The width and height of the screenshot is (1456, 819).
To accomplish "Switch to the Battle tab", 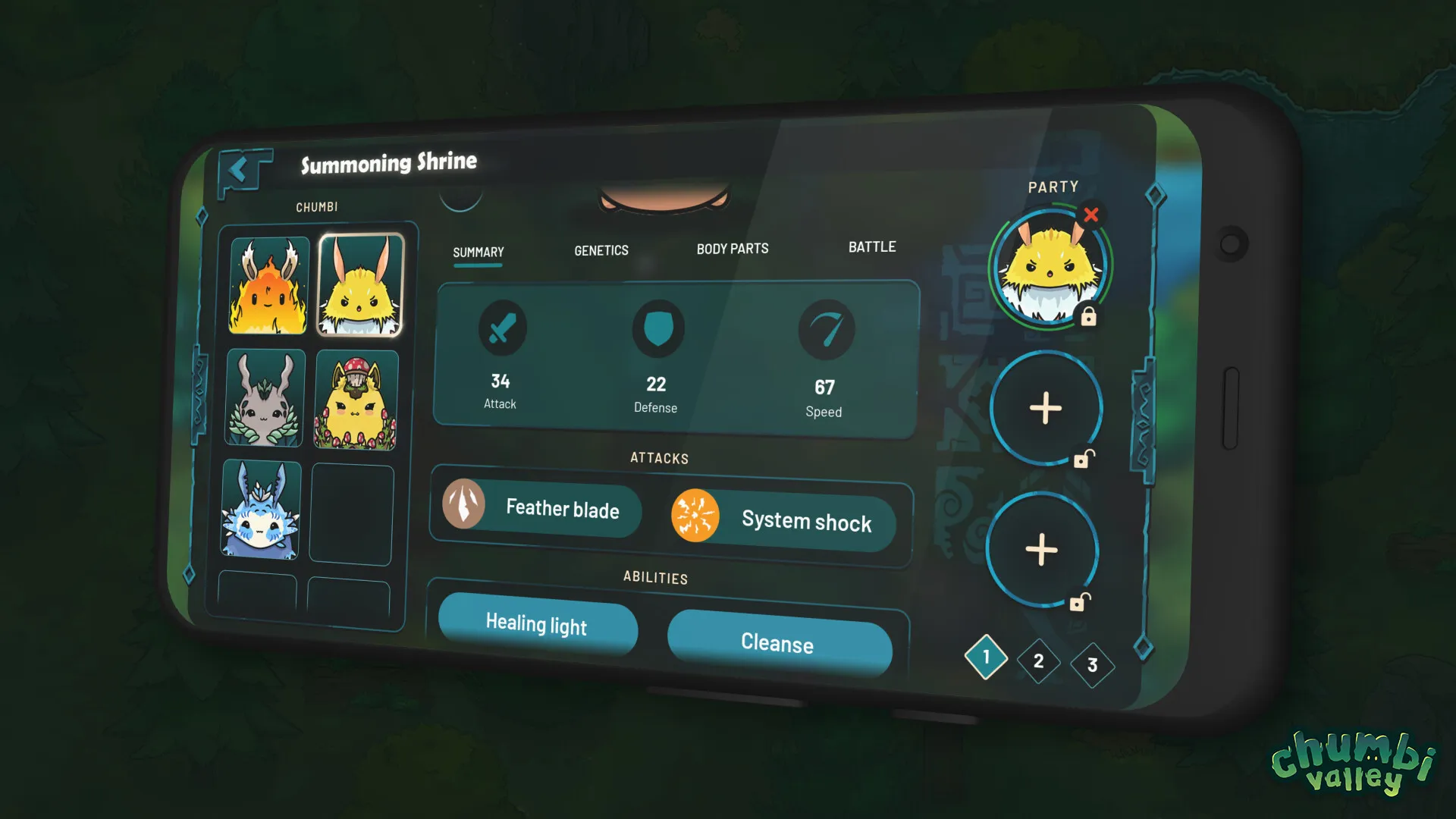I will tap(872, 247).
